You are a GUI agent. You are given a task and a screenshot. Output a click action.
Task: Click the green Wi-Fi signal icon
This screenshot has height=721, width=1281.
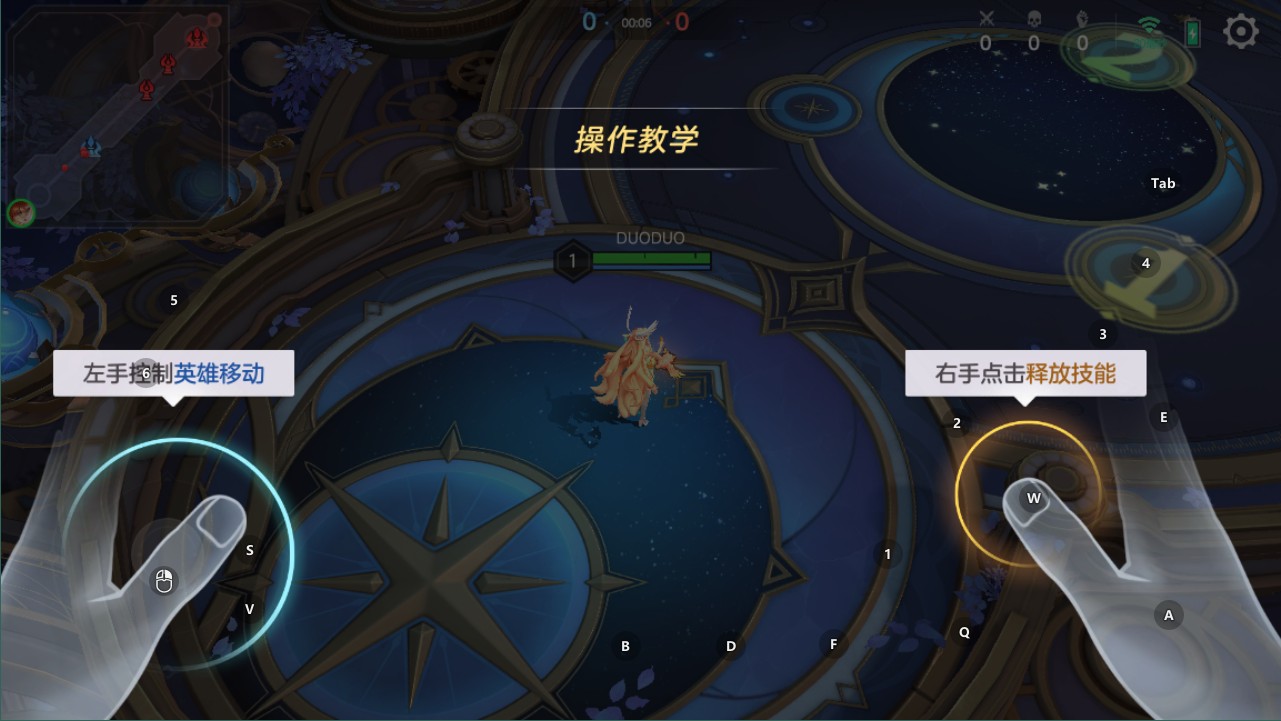1148,24
